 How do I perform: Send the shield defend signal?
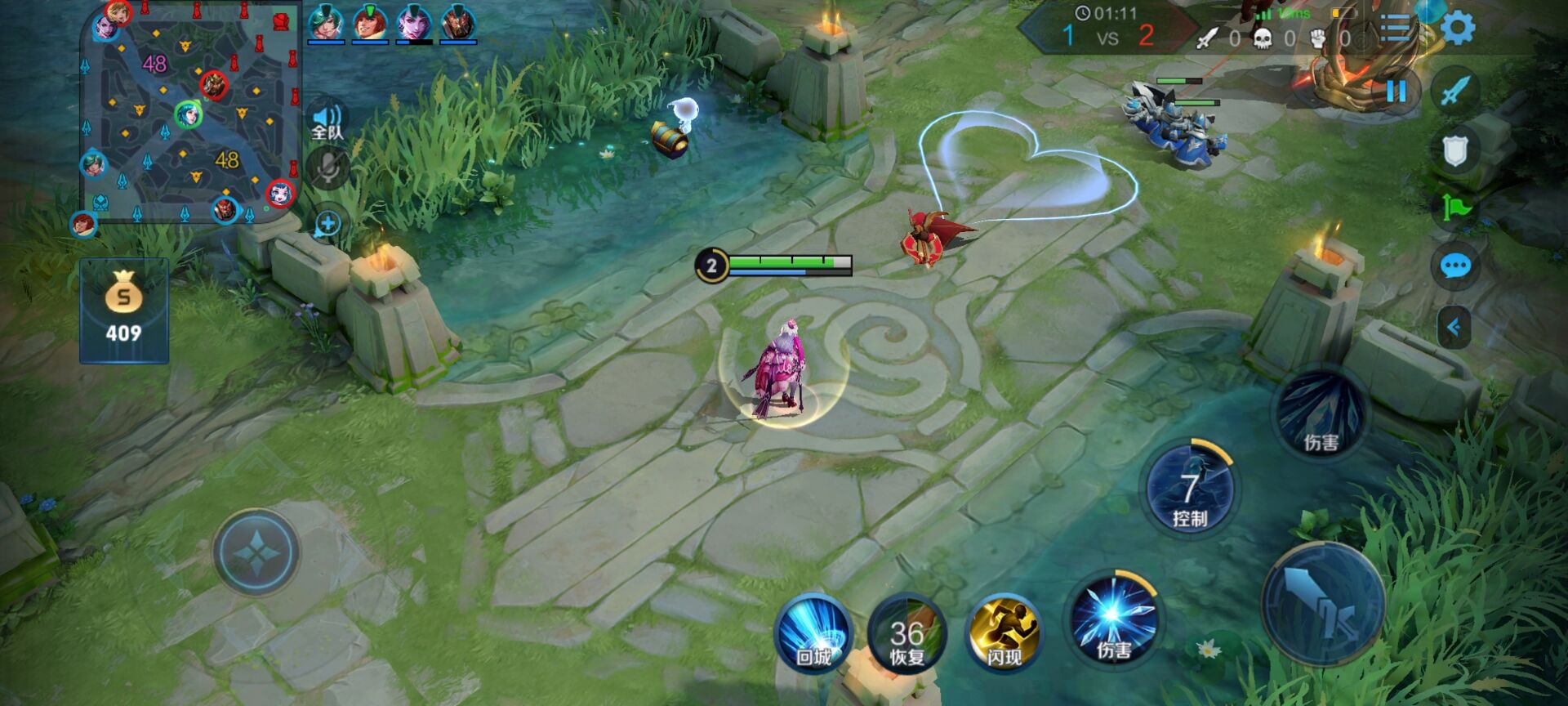[1455, 150]
